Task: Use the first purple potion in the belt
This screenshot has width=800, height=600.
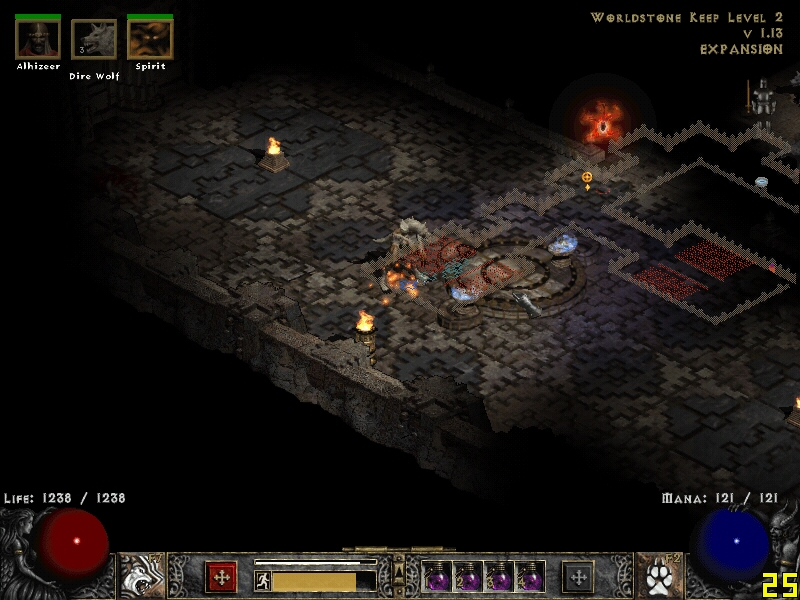Action: click(x=437, y=577)
